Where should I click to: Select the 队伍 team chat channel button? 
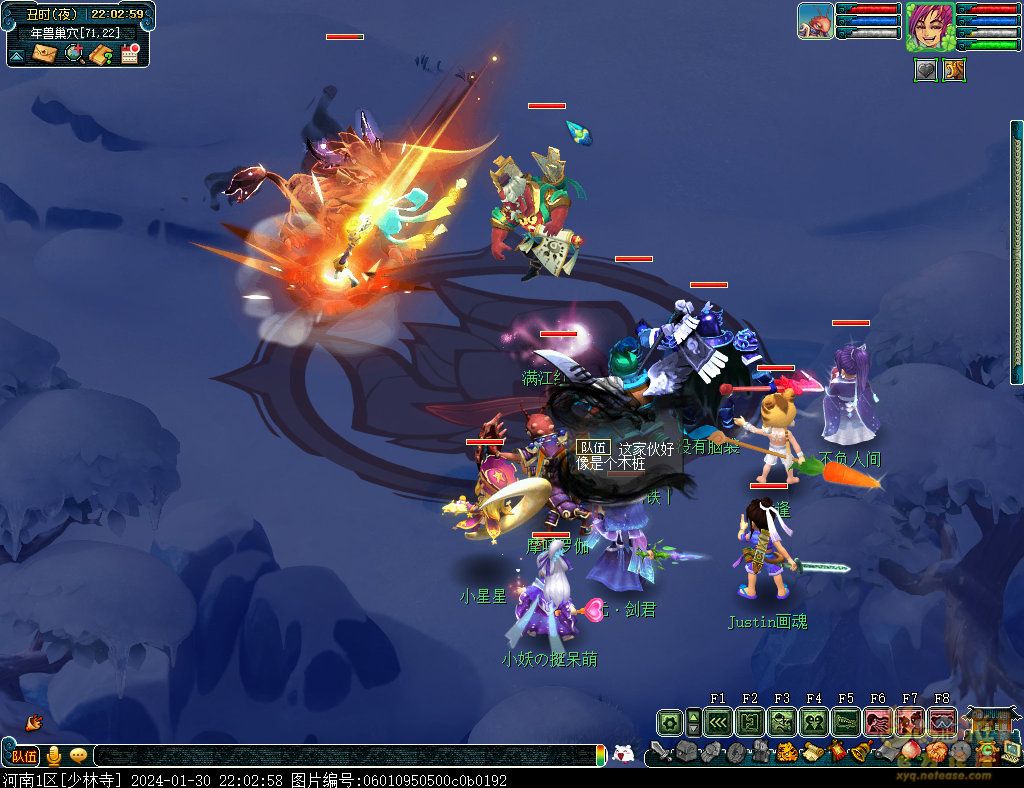[24, 756]
